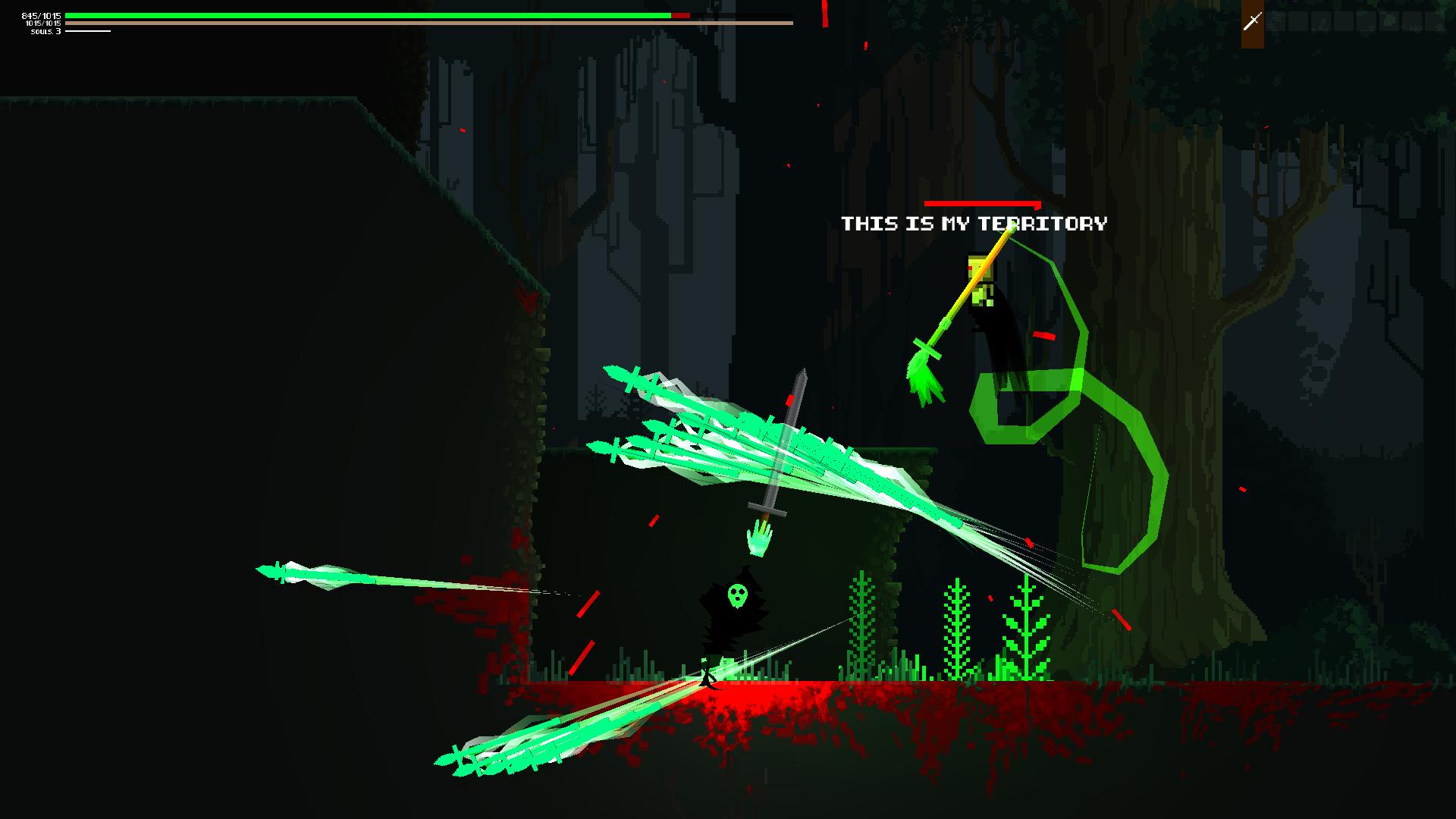The width and height of the screenshot is (1456, 819).
Task: Click the fourth empty hotbar slot
Action: 1343,21
